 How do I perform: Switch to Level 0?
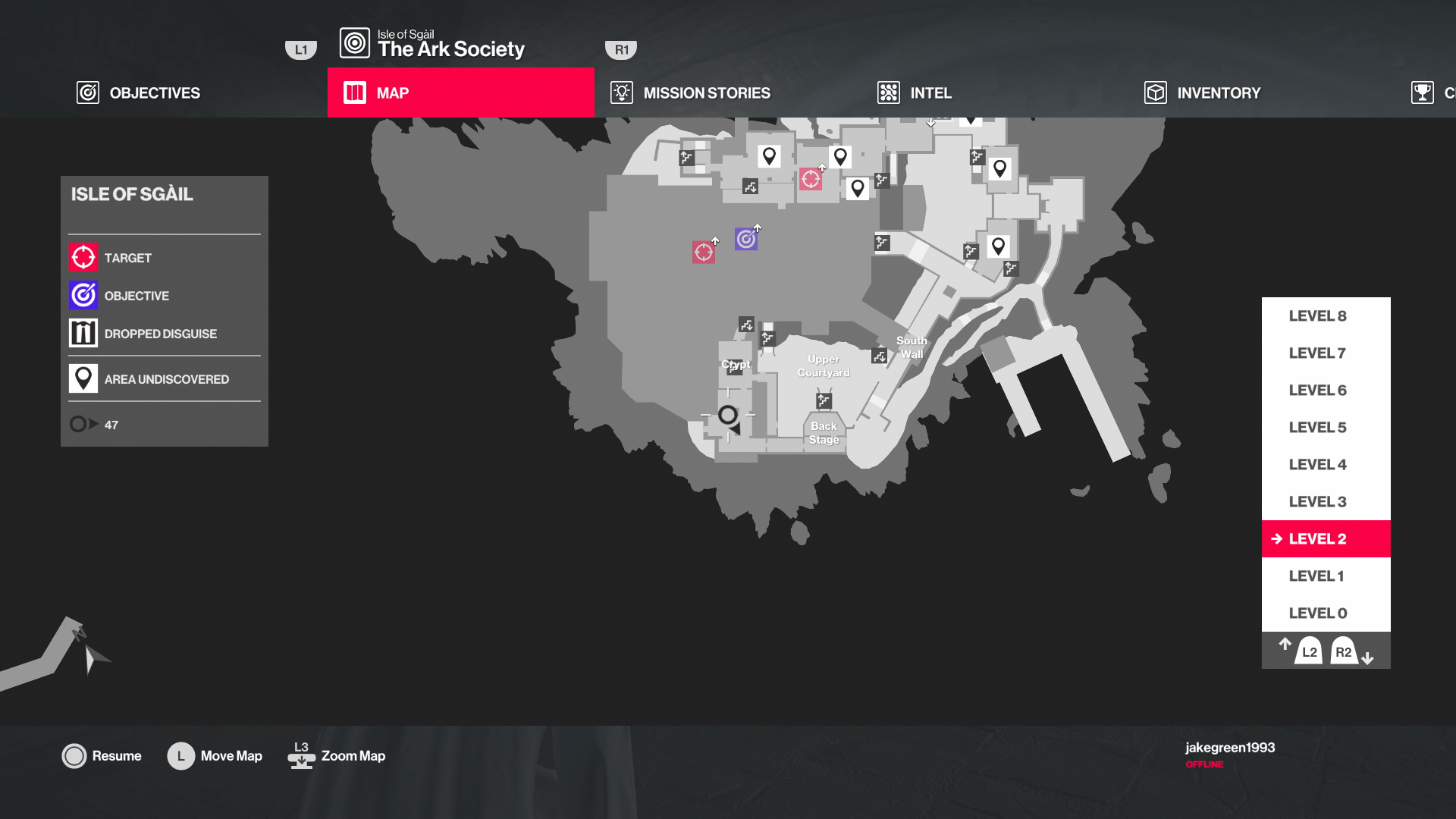tap(1317, 612)
